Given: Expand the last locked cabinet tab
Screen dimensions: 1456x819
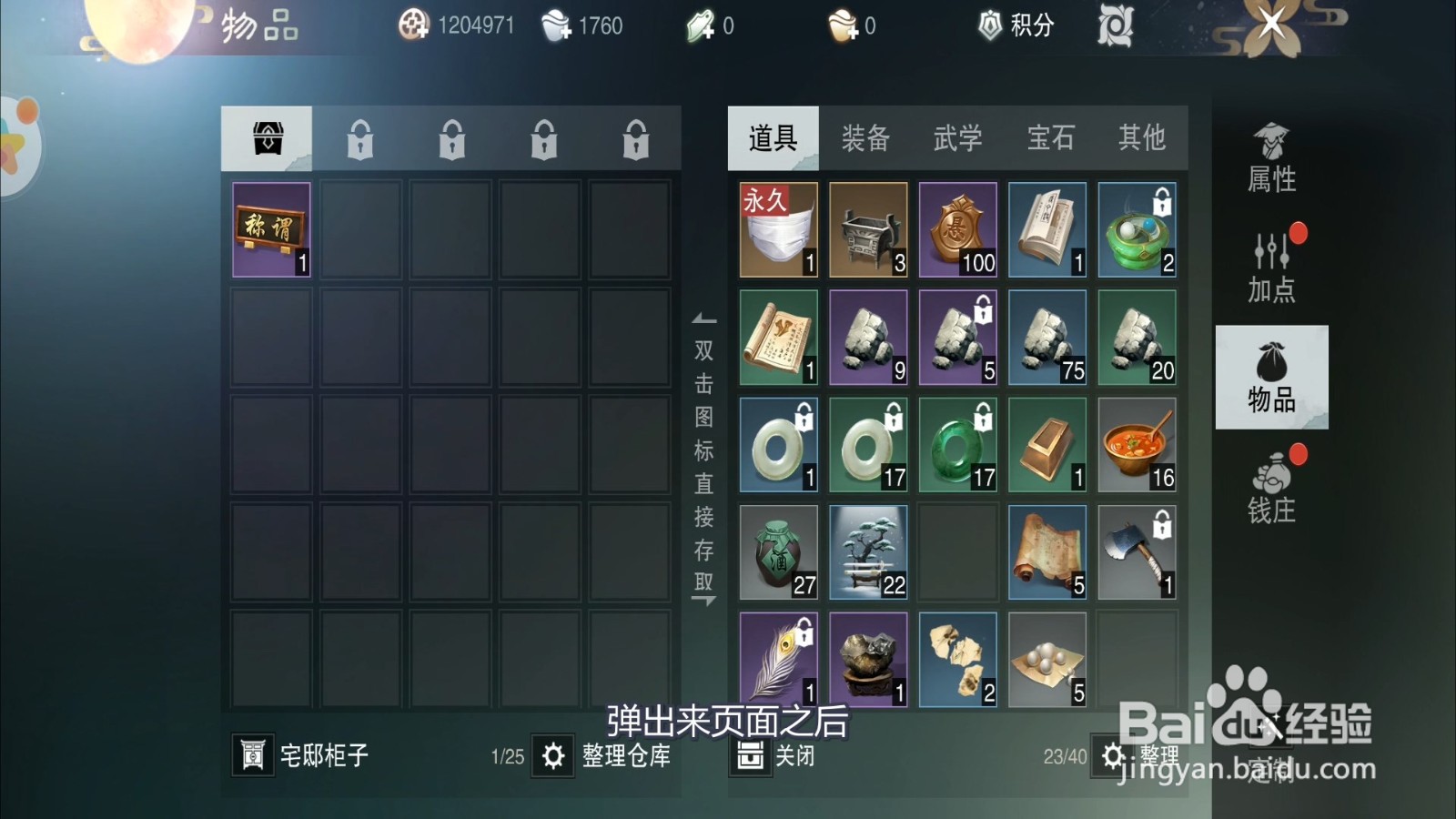Looking at the screenshot, I should point(634,136).
